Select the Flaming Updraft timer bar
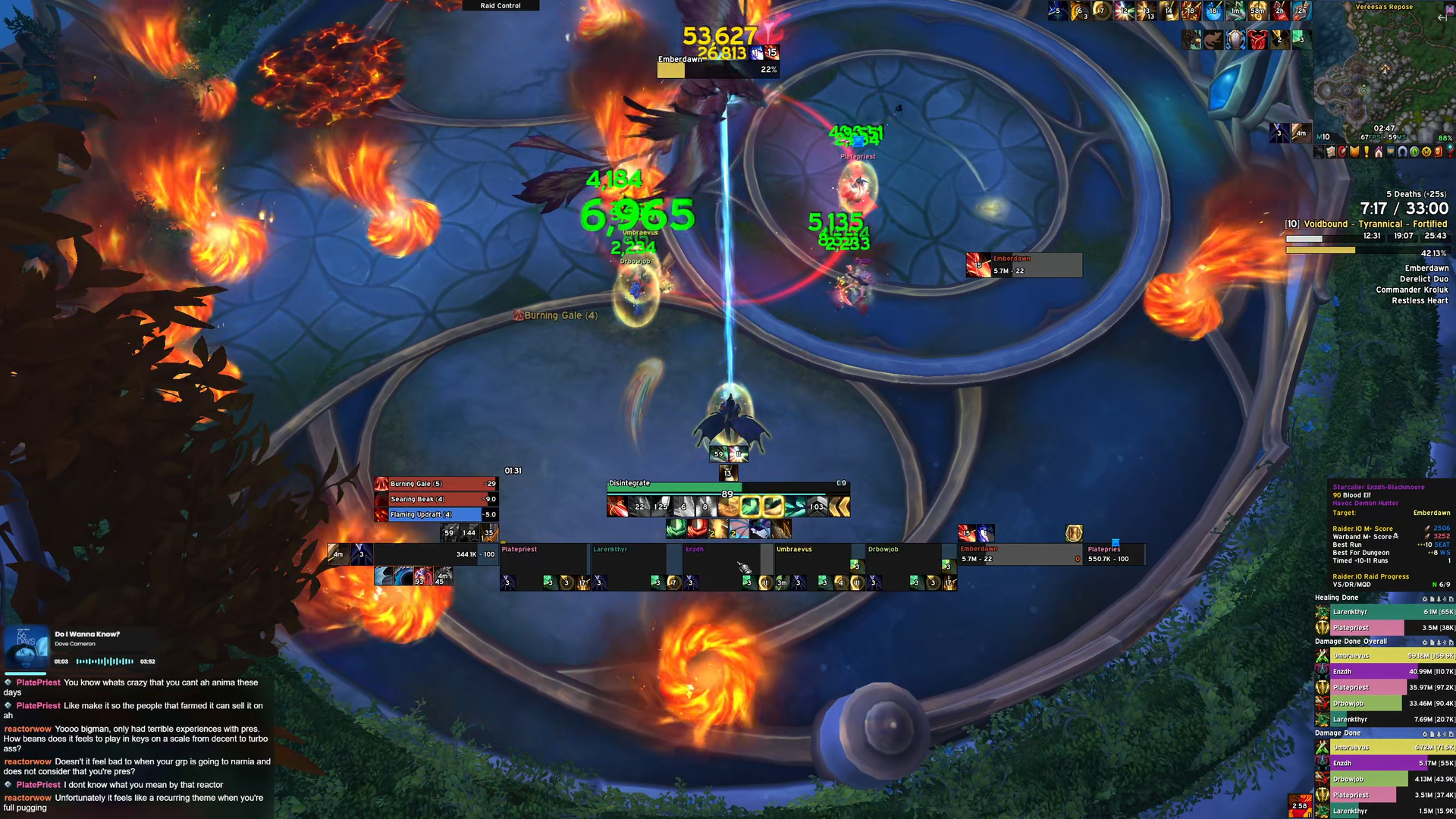The image size is (1456, 819). (x=436, y=515)
